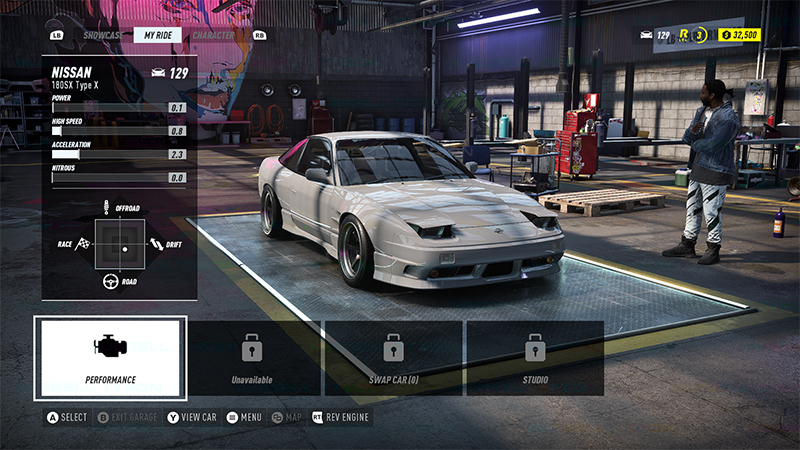Choose the Swap Car tile
This screenshot has height=450, width=800.
pos(393,358)
